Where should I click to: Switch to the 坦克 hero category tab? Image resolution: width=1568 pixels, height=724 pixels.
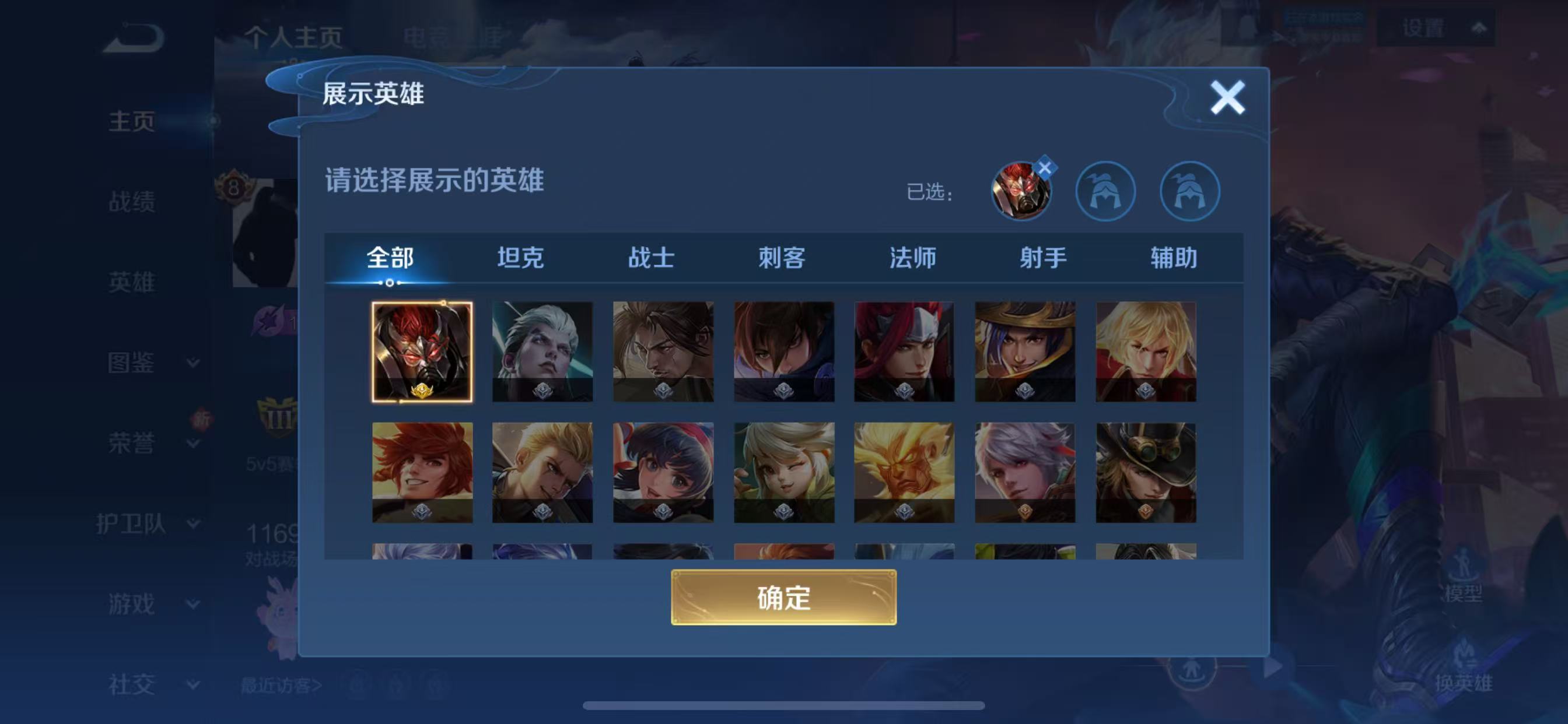pos(521,258)
